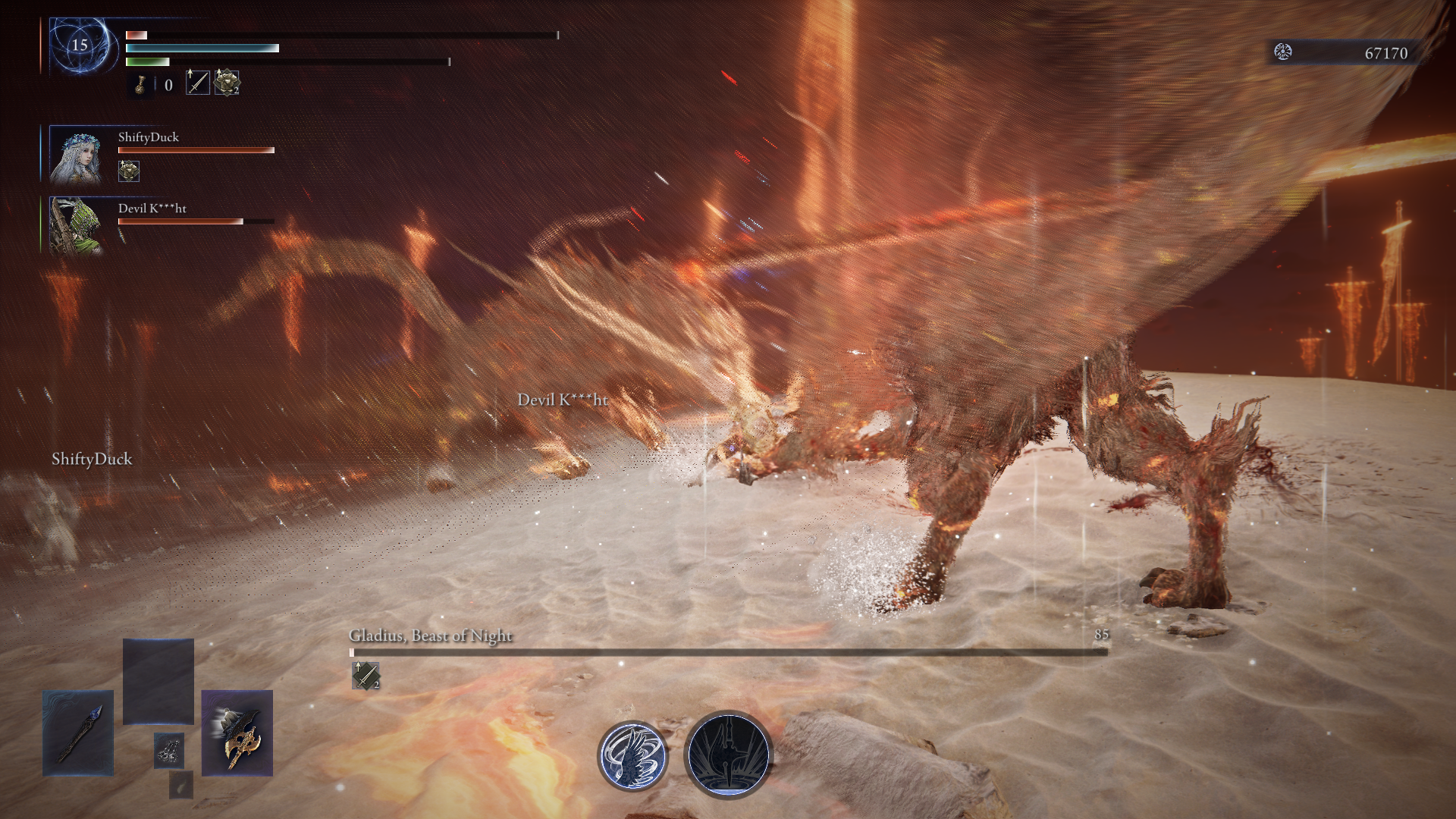Select the flask icon beside the zero count
The image size is (1456, 819).
[x=140, y=84]
